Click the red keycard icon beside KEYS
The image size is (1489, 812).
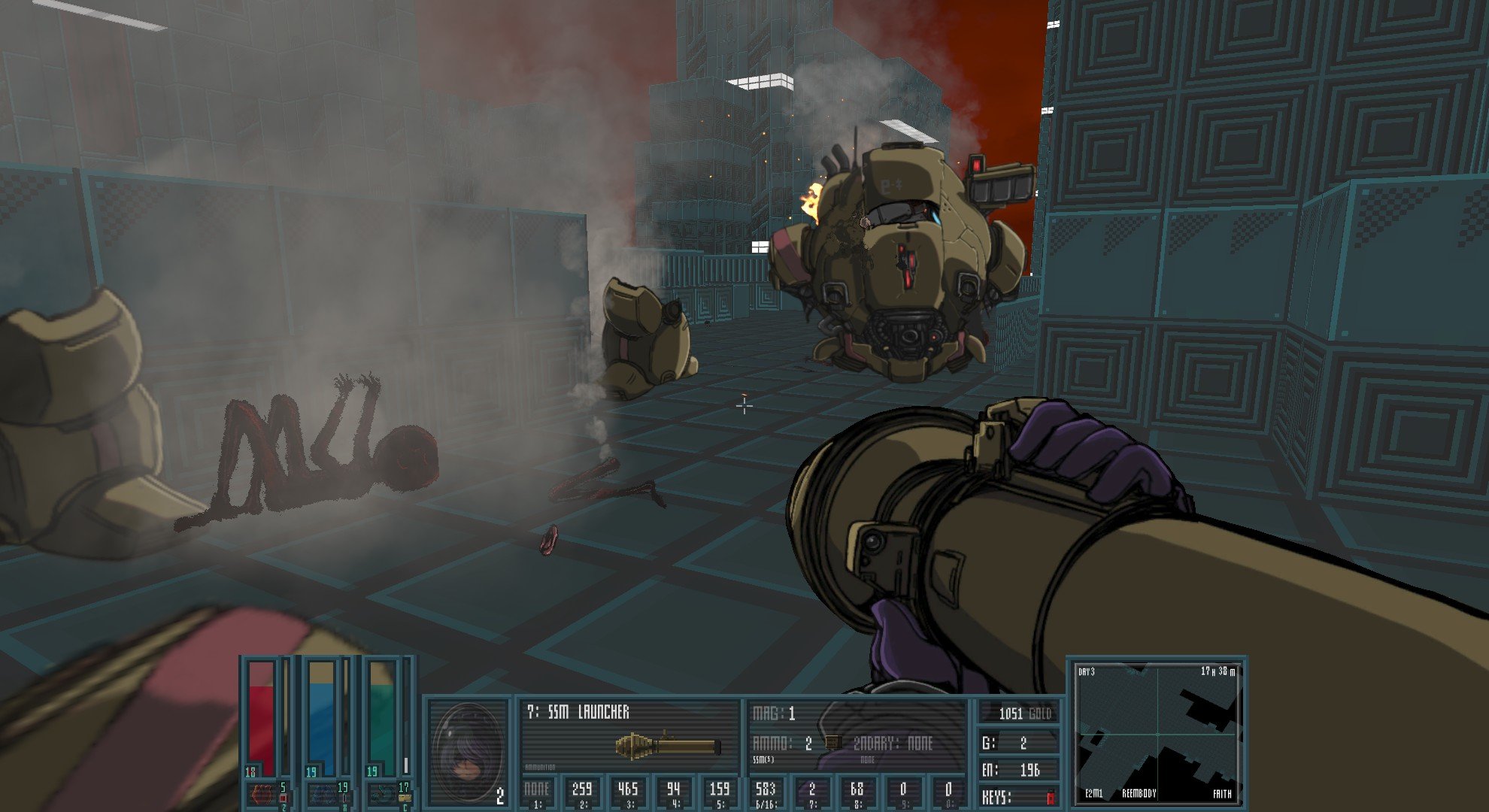(x=1051, y=798)
